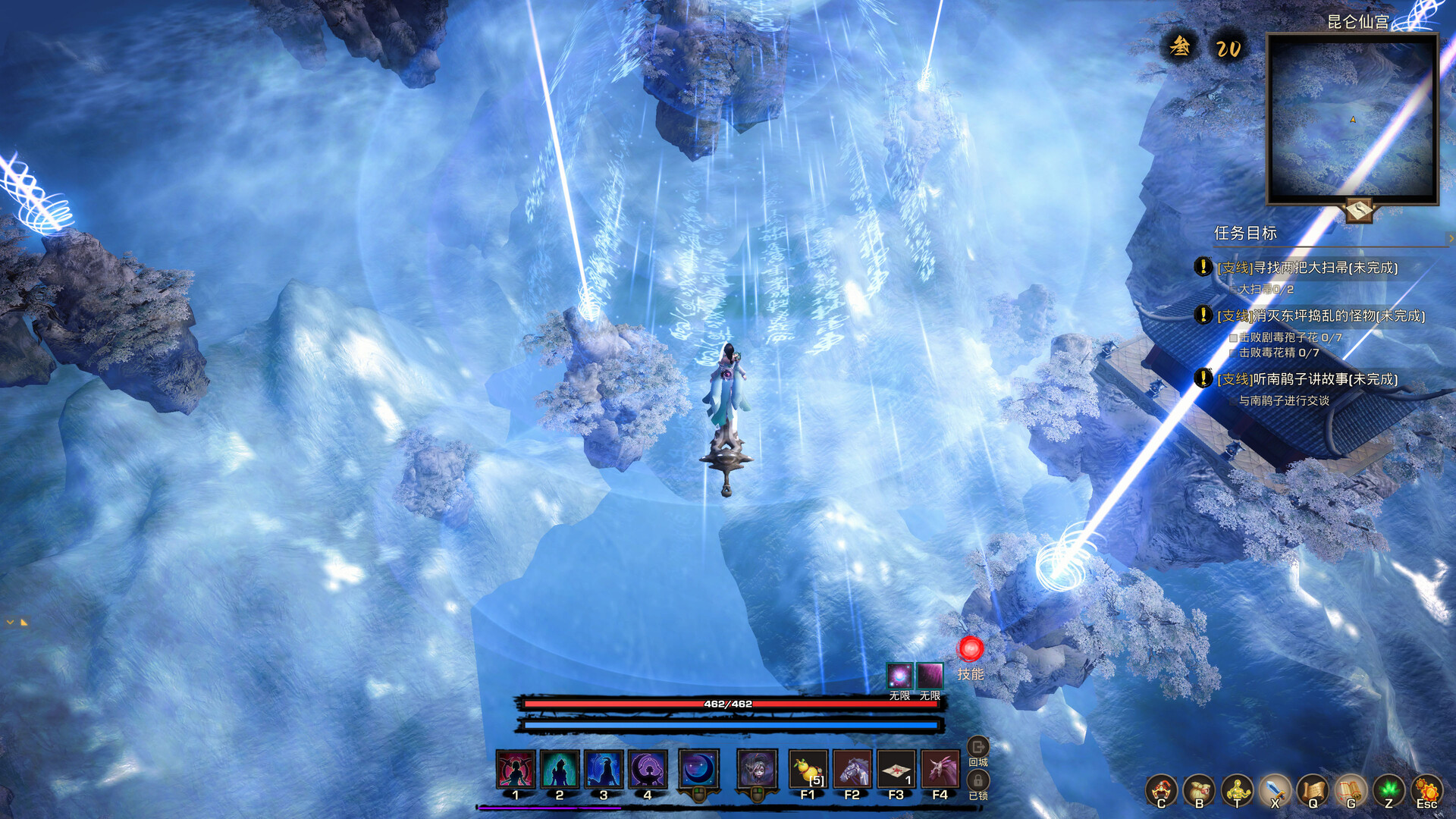The width and height of the screenshot is (1456, 819).
Task: Open the green leaf menu icon
Action: (1389, 789)
